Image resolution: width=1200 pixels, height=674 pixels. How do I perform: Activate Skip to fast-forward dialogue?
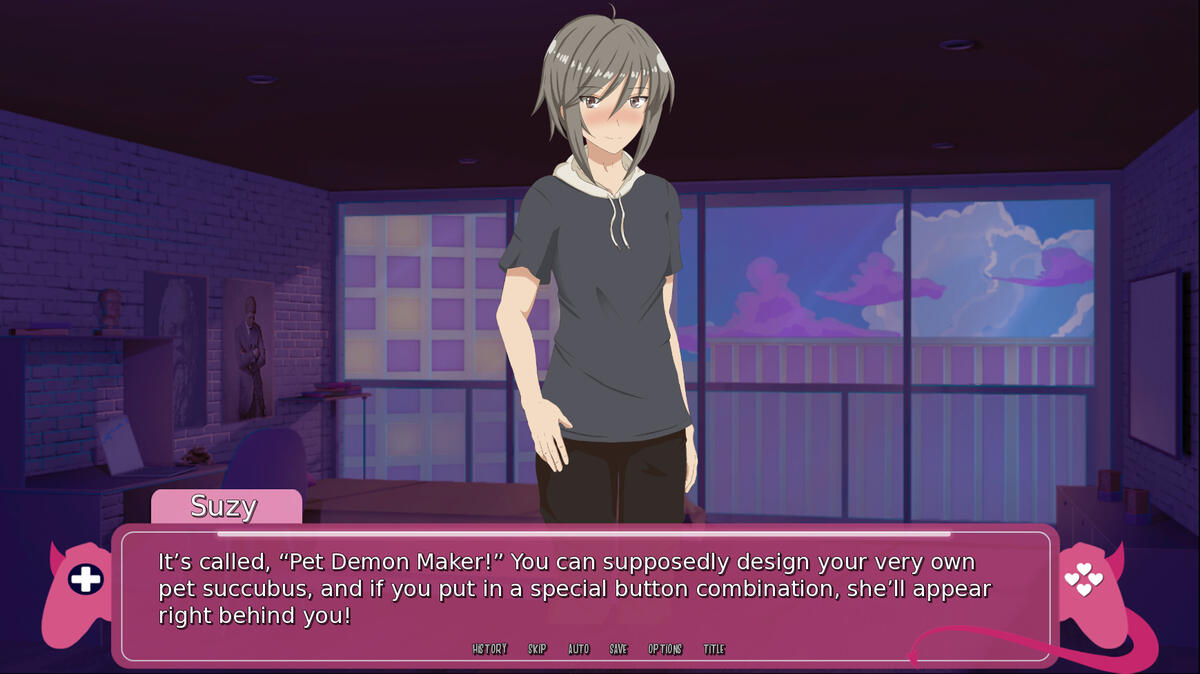pyautogui.click(x=538, y=649)
